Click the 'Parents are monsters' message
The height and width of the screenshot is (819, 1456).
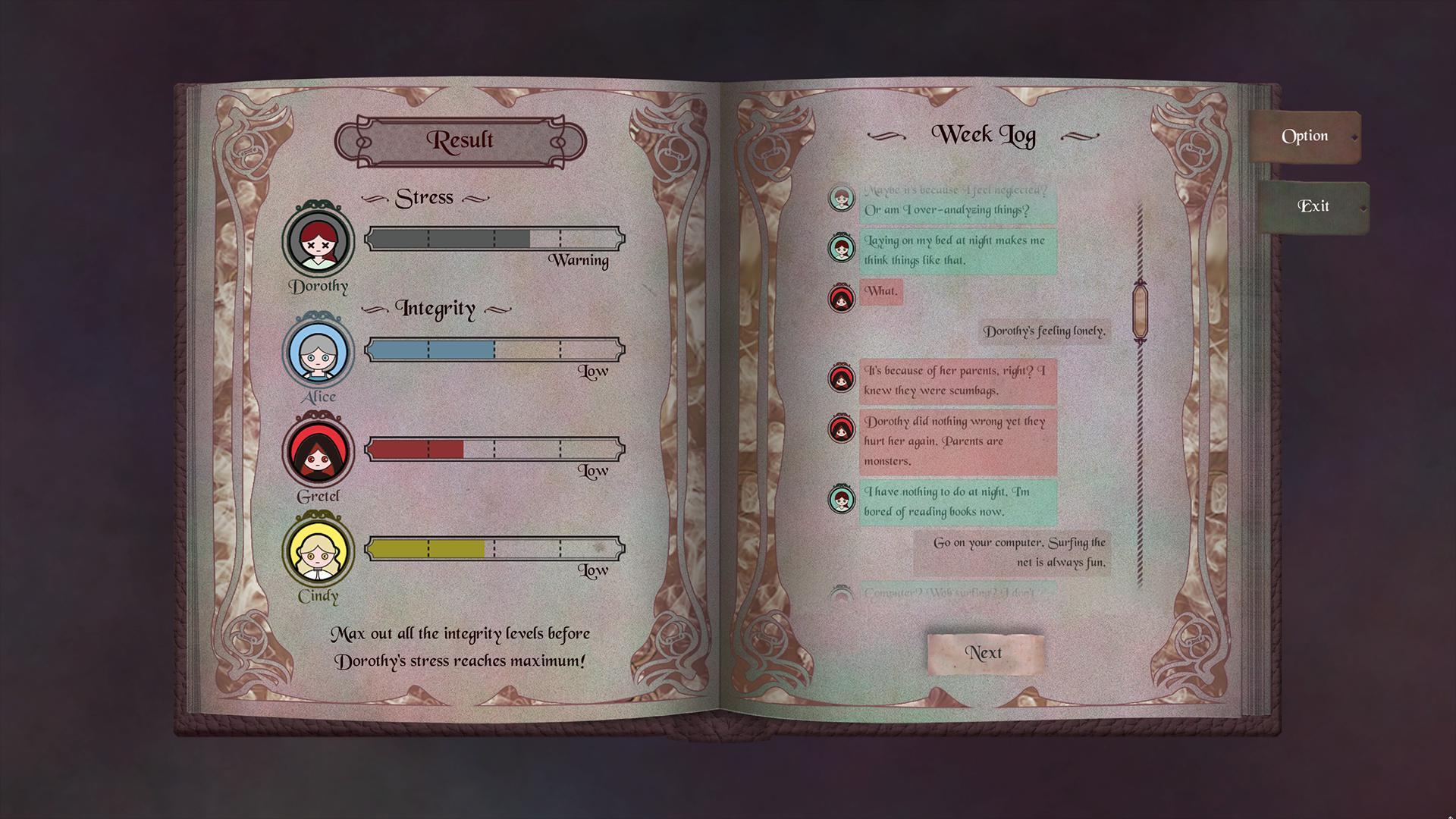pyautogui.click(x=958, y=440)
